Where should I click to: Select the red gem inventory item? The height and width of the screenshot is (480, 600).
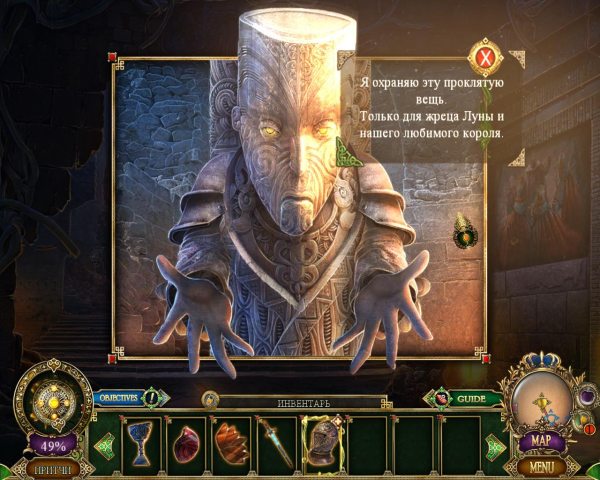point(186,441)
